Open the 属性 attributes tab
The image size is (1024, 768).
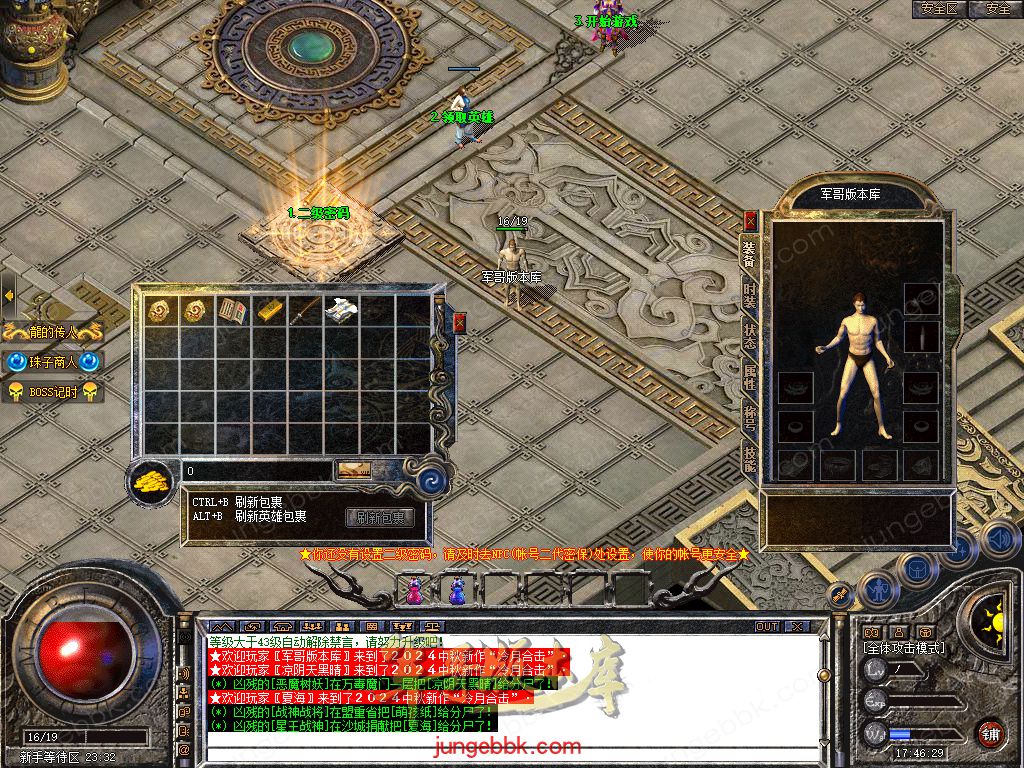(x=750, y=377)
